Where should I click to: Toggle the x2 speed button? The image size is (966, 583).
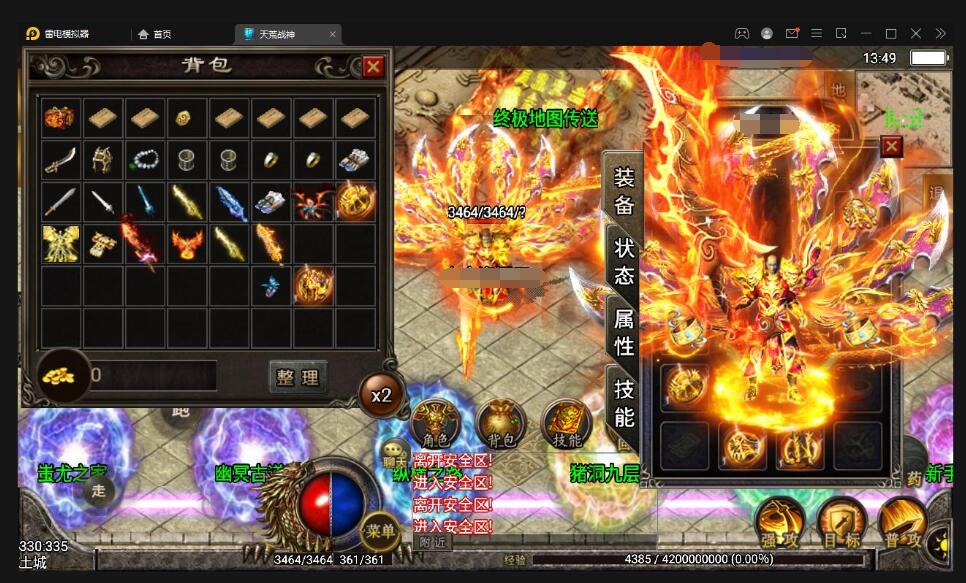click(381, 394)
